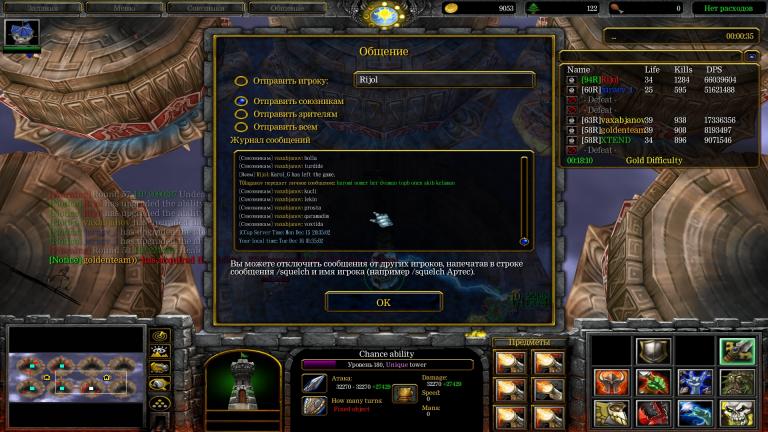The width and height of the screenshot is (768, 432).
Task: Click the hero portrait icon at top-left
Action: click(x=21, y=35)
